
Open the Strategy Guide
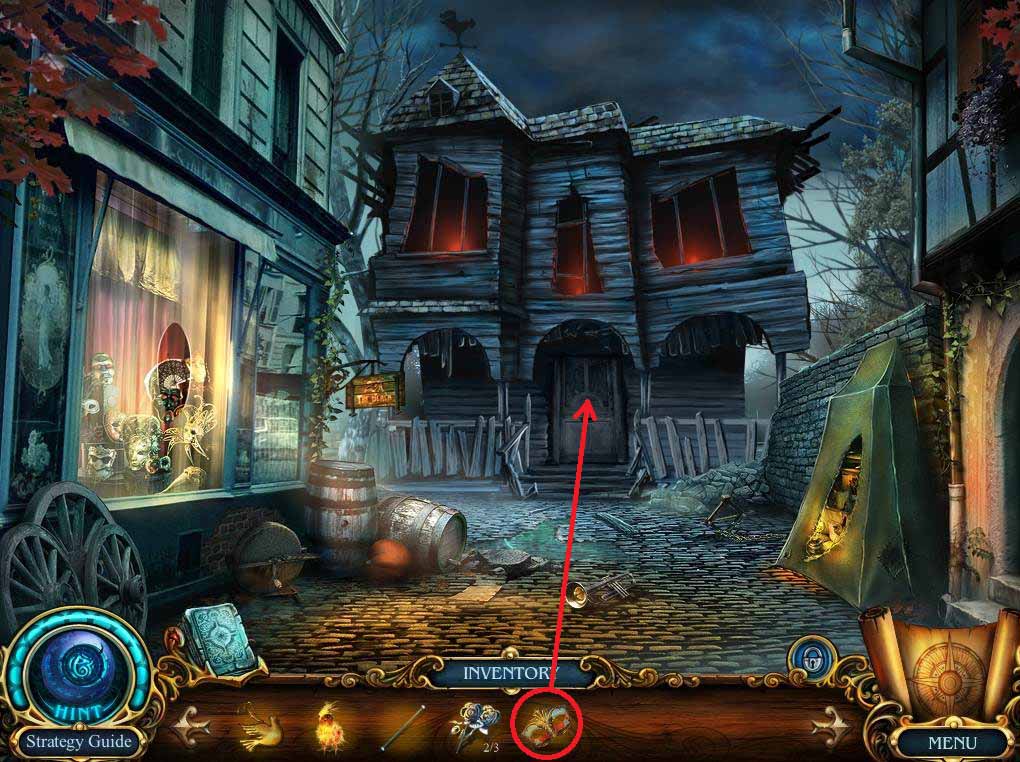(x=78, y=742)
